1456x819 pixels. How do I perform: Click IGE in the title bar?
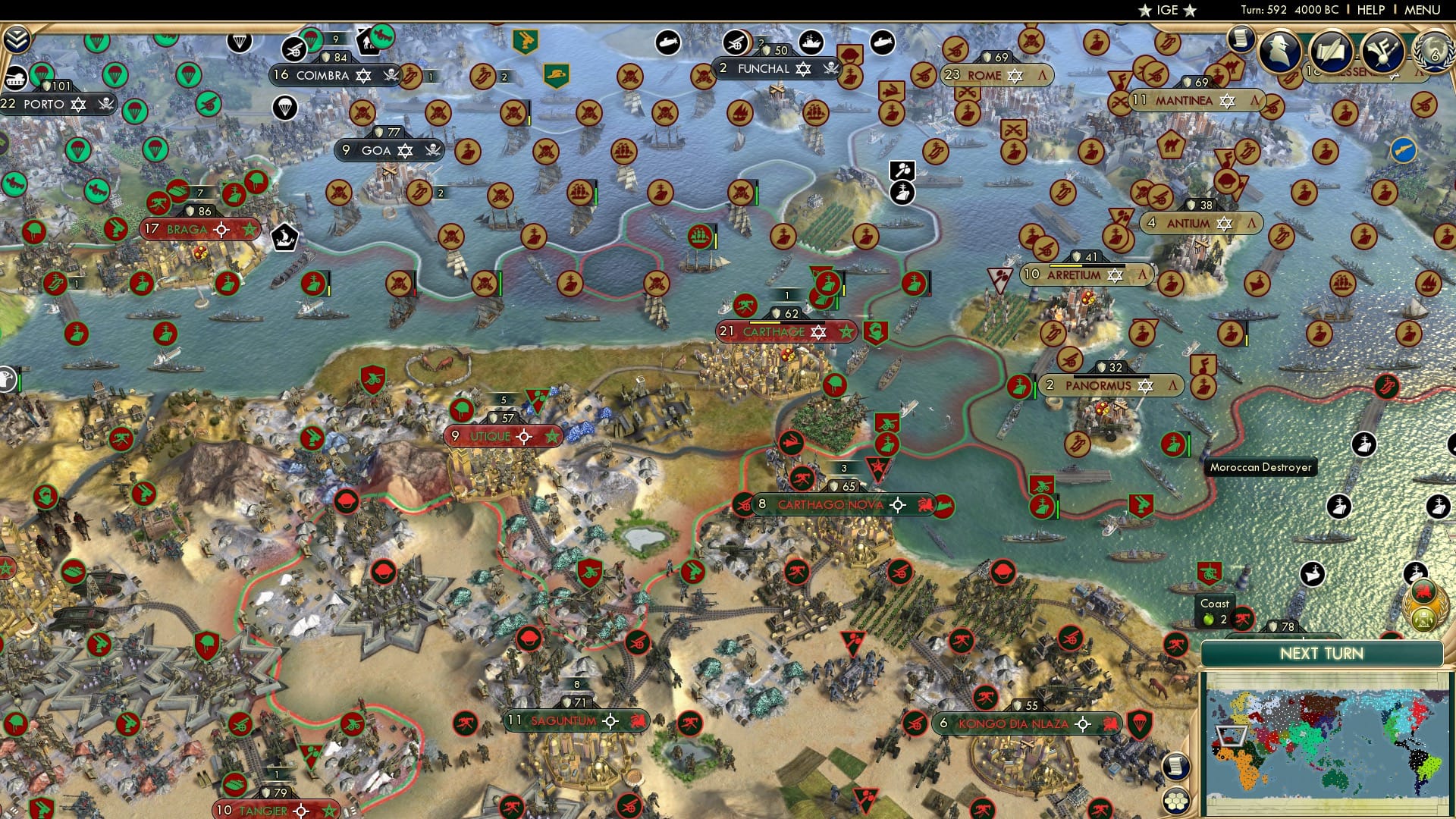pyautogui.click(x=1166, y=10)
